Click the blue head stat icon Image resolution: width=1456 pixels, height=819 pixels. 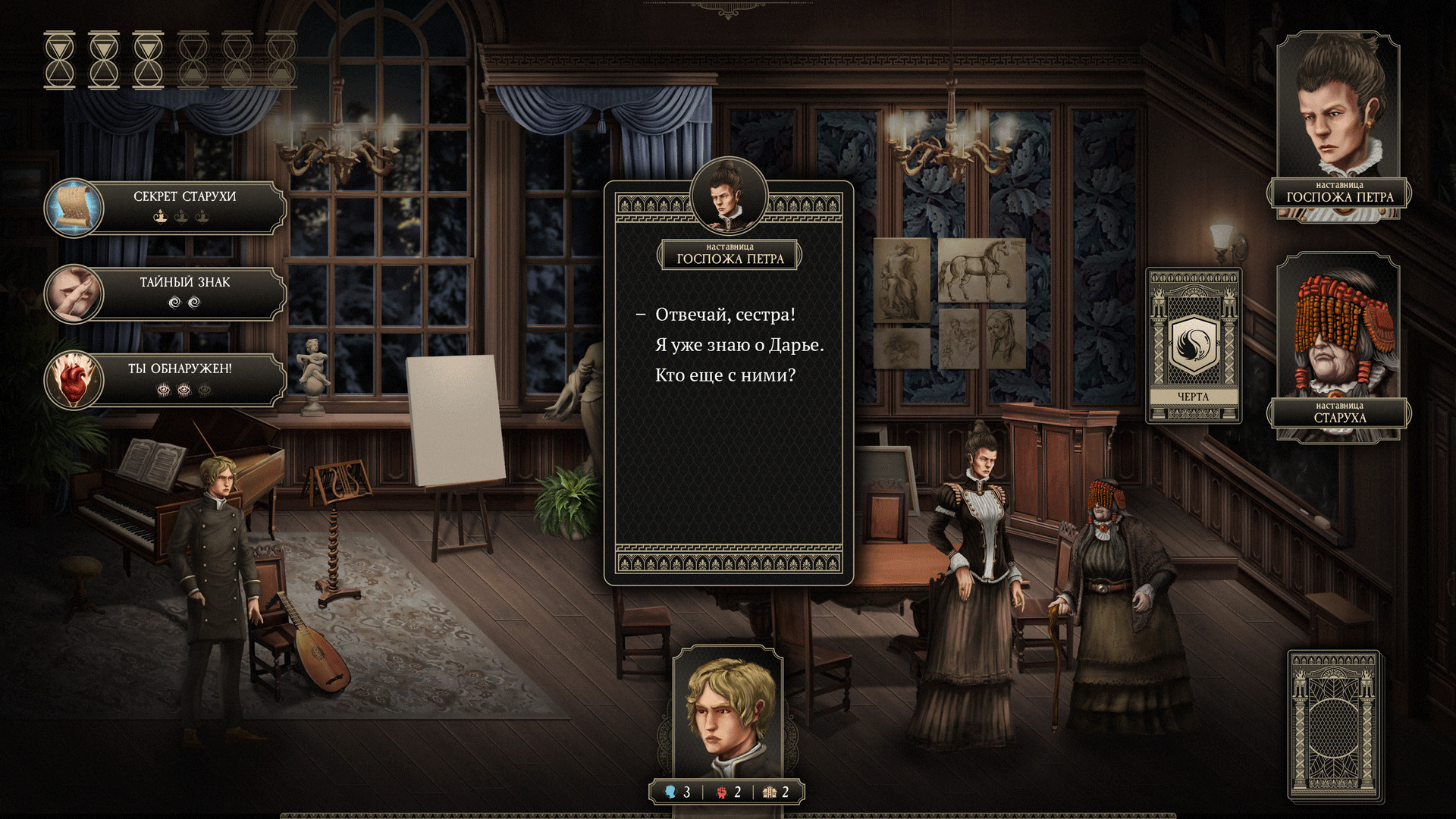pyautogui.click(x=669, y=791)
